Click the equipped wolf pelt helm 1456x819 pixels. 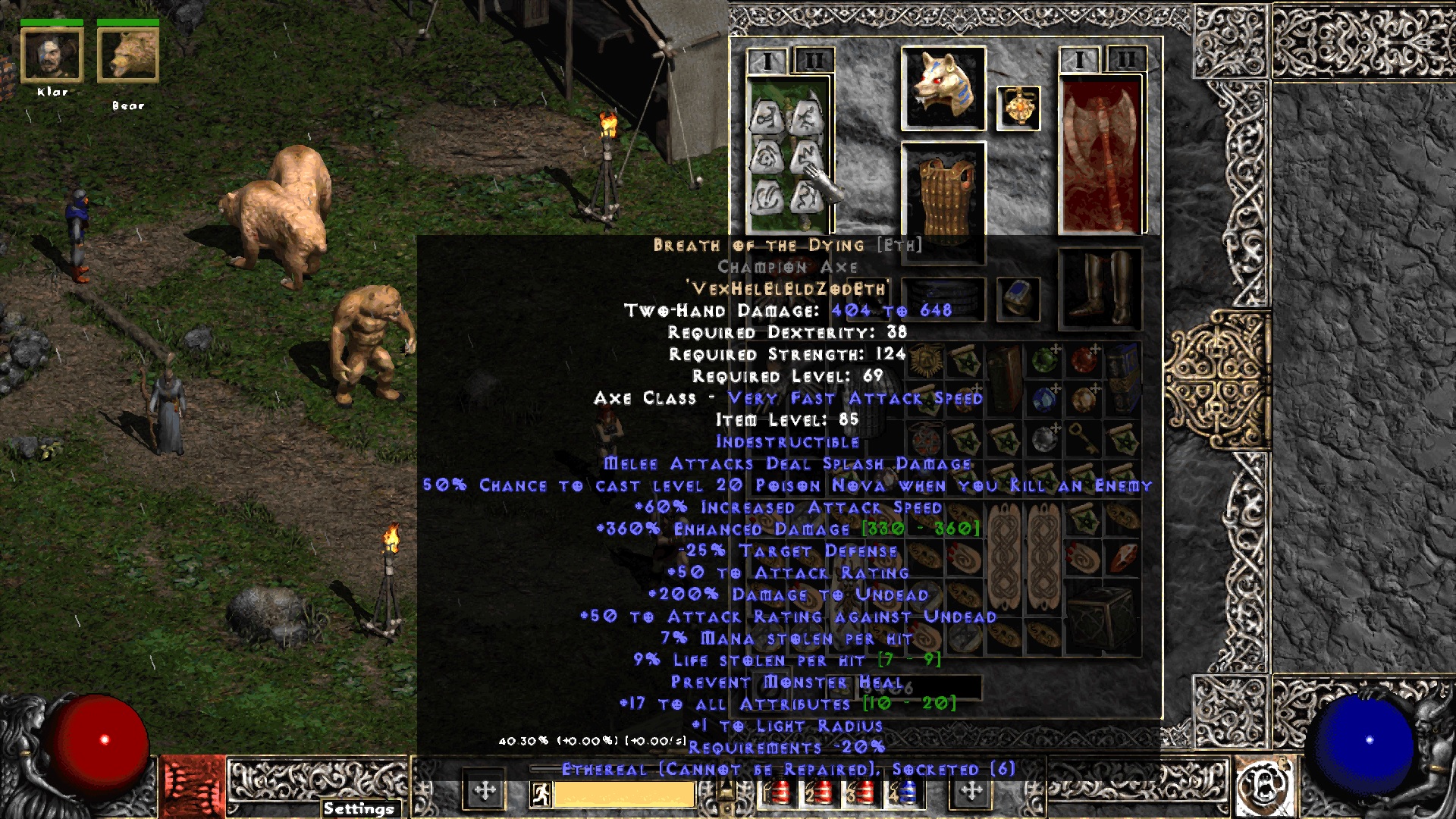[943, 87]
